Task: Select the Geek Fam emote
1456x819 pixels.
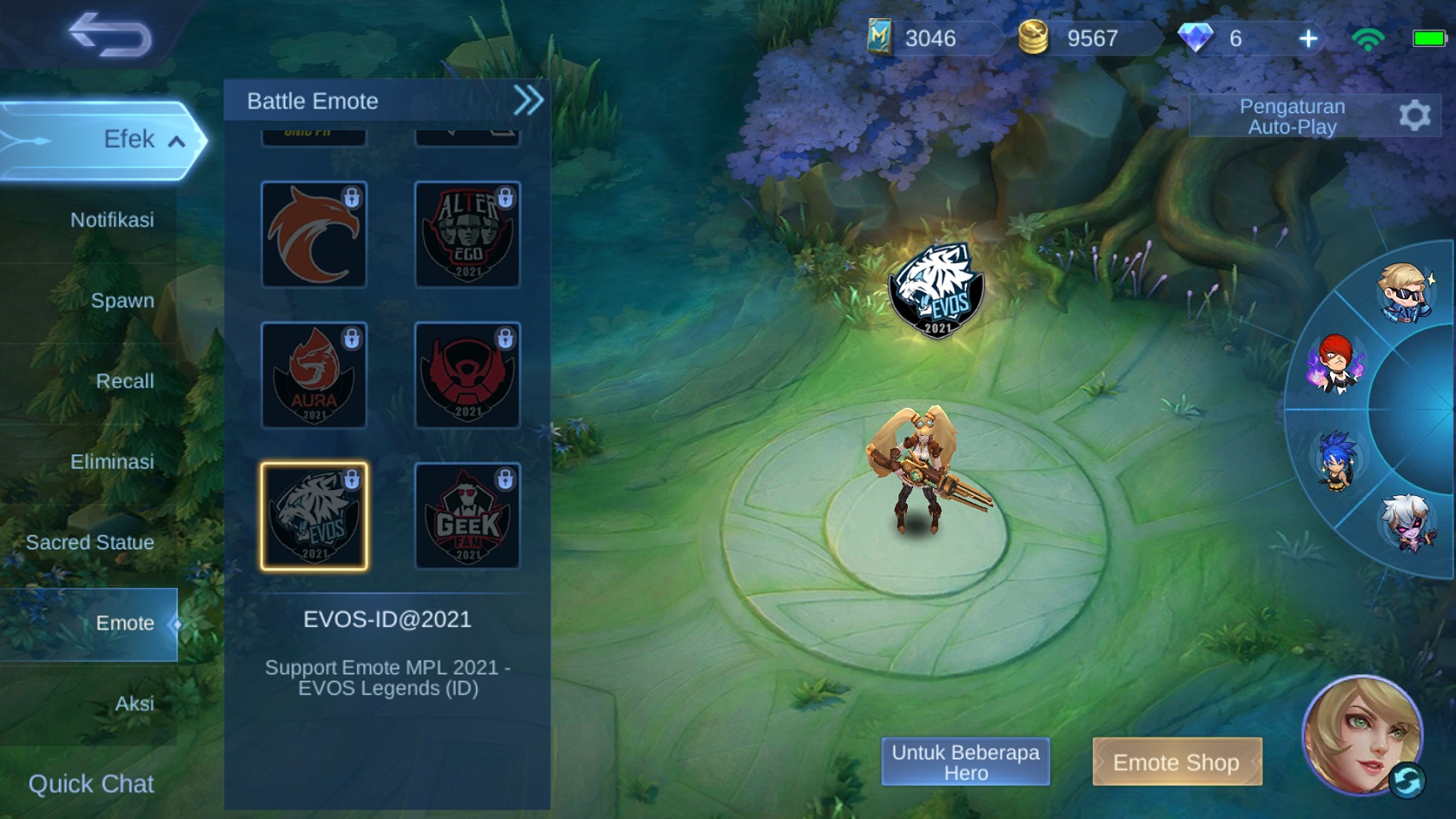Action: coord(467,516)
